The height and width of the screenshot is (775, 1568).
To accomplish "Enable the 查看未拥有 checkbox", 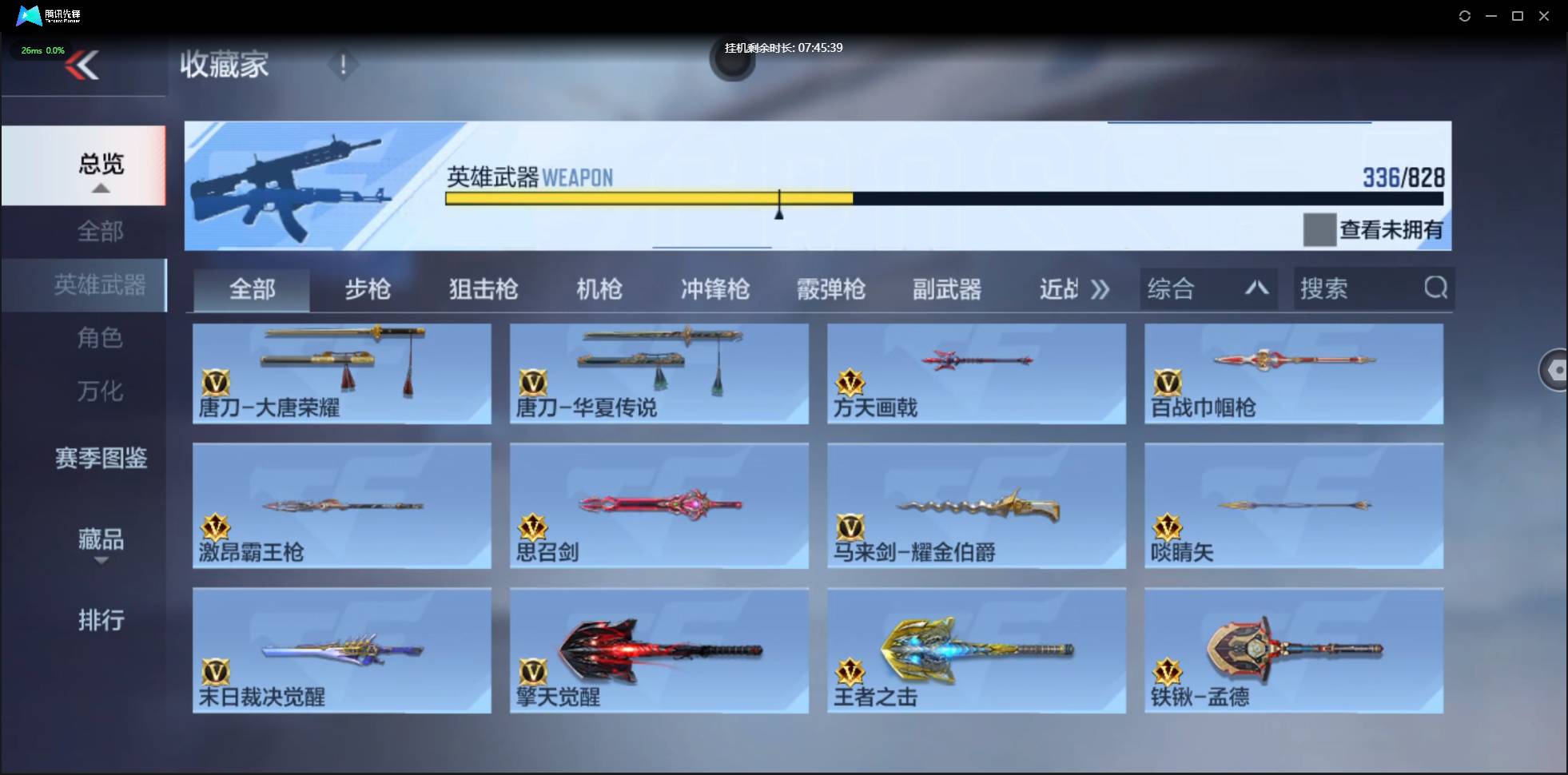I will 1319,230.
